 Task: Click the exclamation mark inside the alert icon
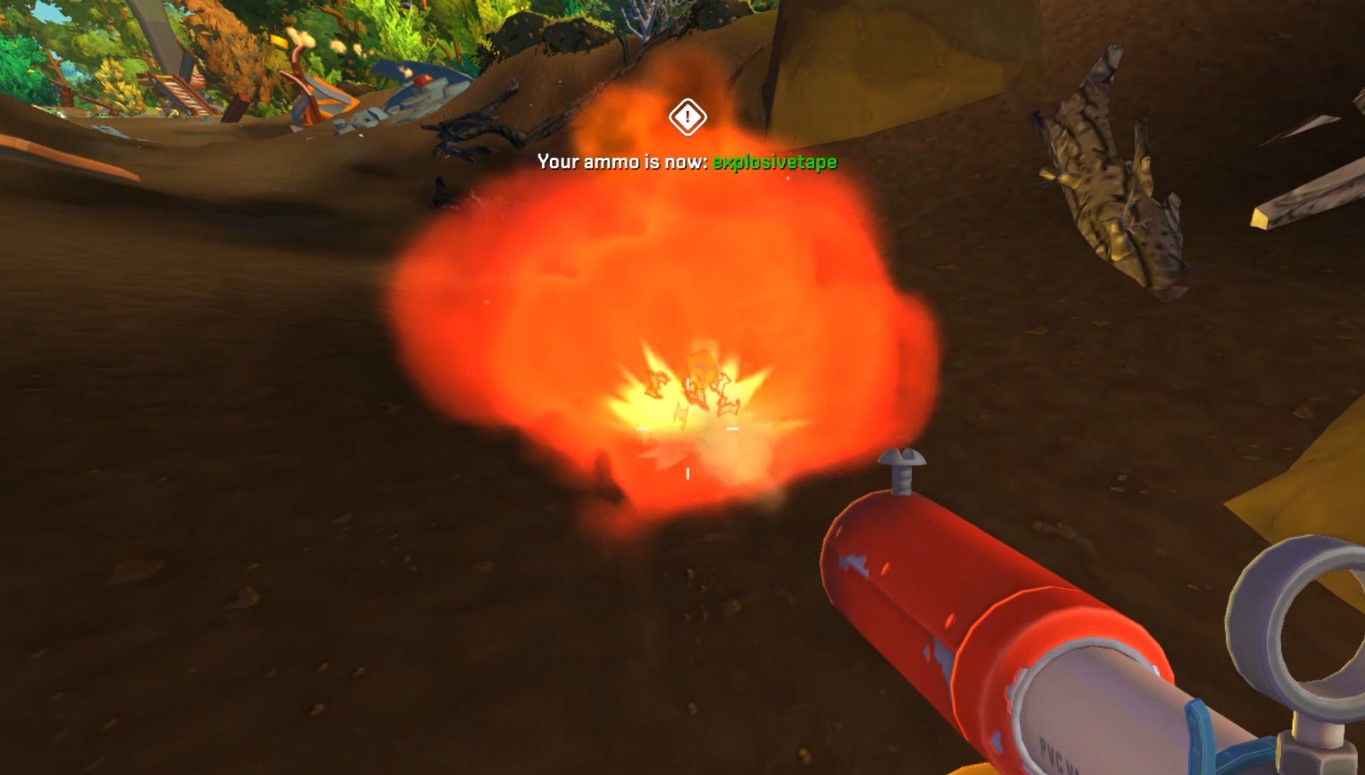686,117
